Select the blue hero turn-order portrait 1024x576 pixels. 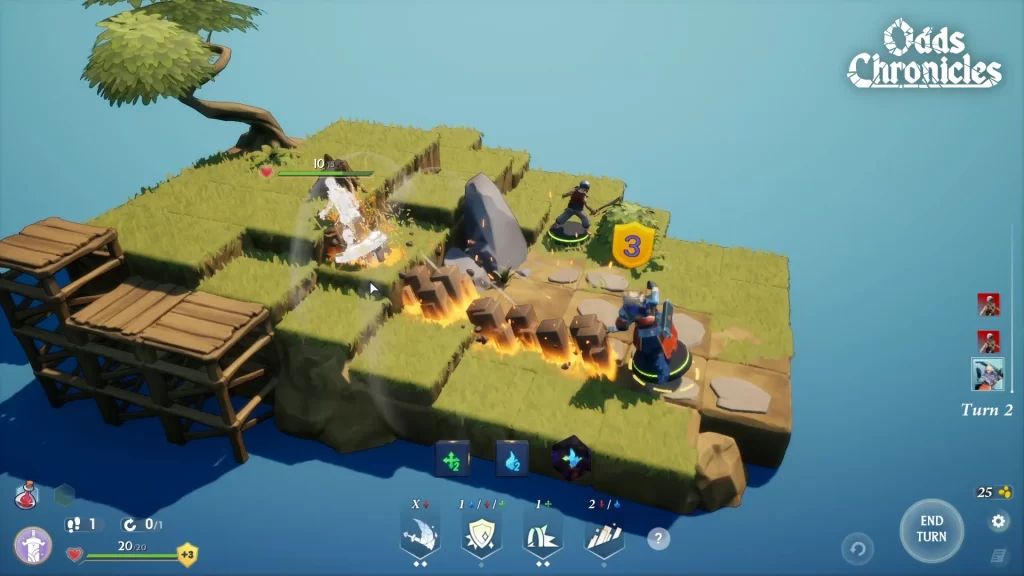coord(988,375)
